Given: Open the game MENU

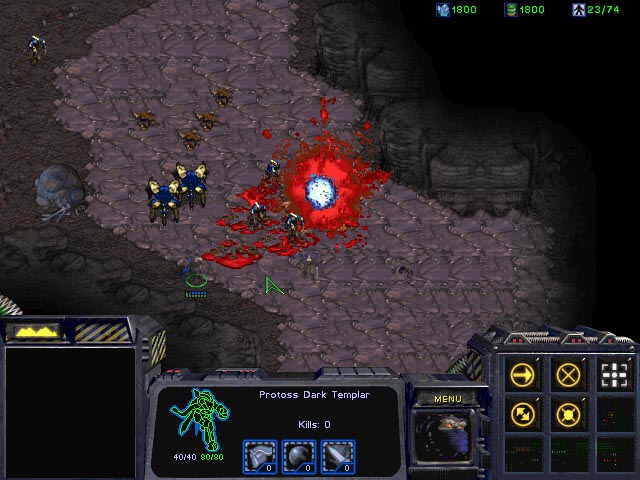Looking at the screenshot, I should [447, 399].
